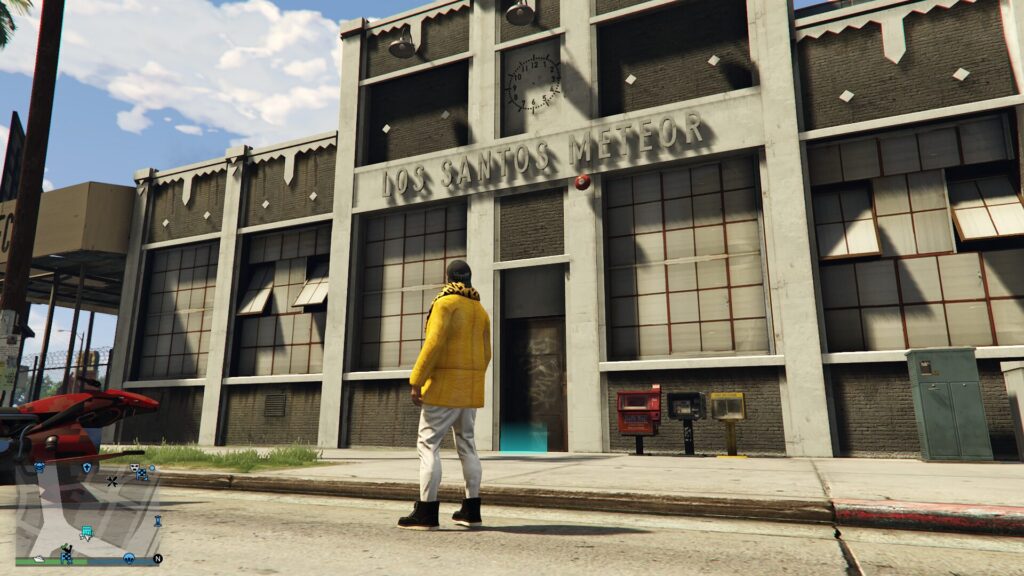Select the tower-shaped blip on minimap edge

[x=157, y=521]
